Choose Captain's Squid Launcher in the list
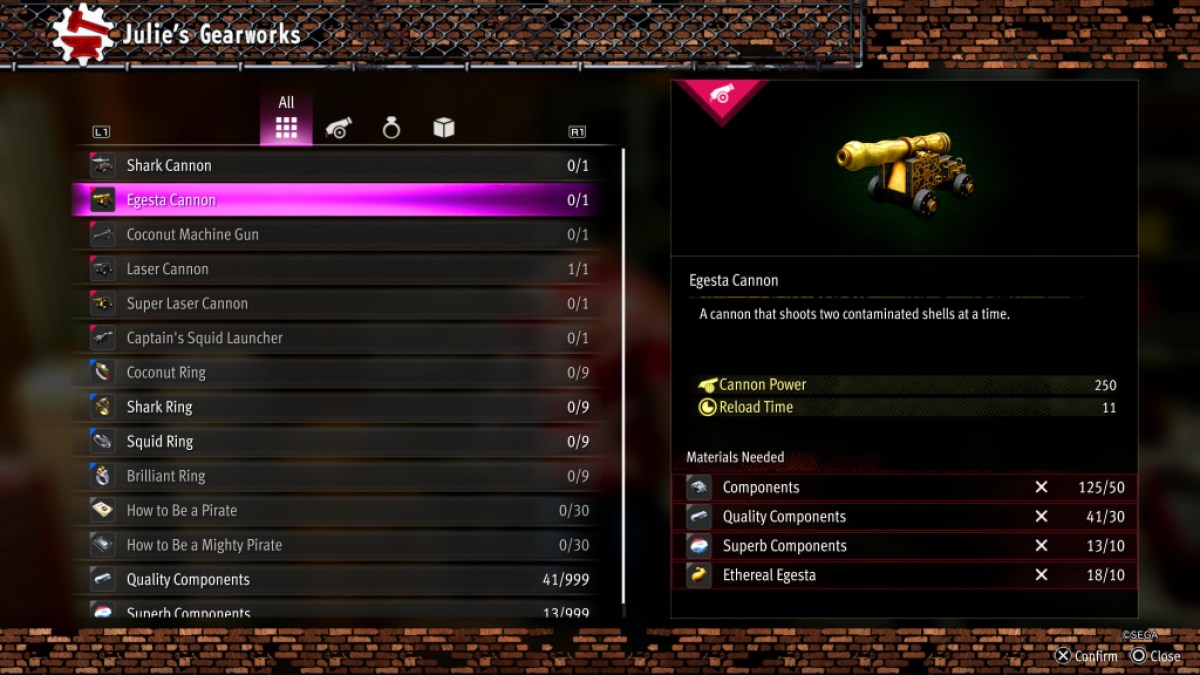1200x675 pixels. pos(340,338)
